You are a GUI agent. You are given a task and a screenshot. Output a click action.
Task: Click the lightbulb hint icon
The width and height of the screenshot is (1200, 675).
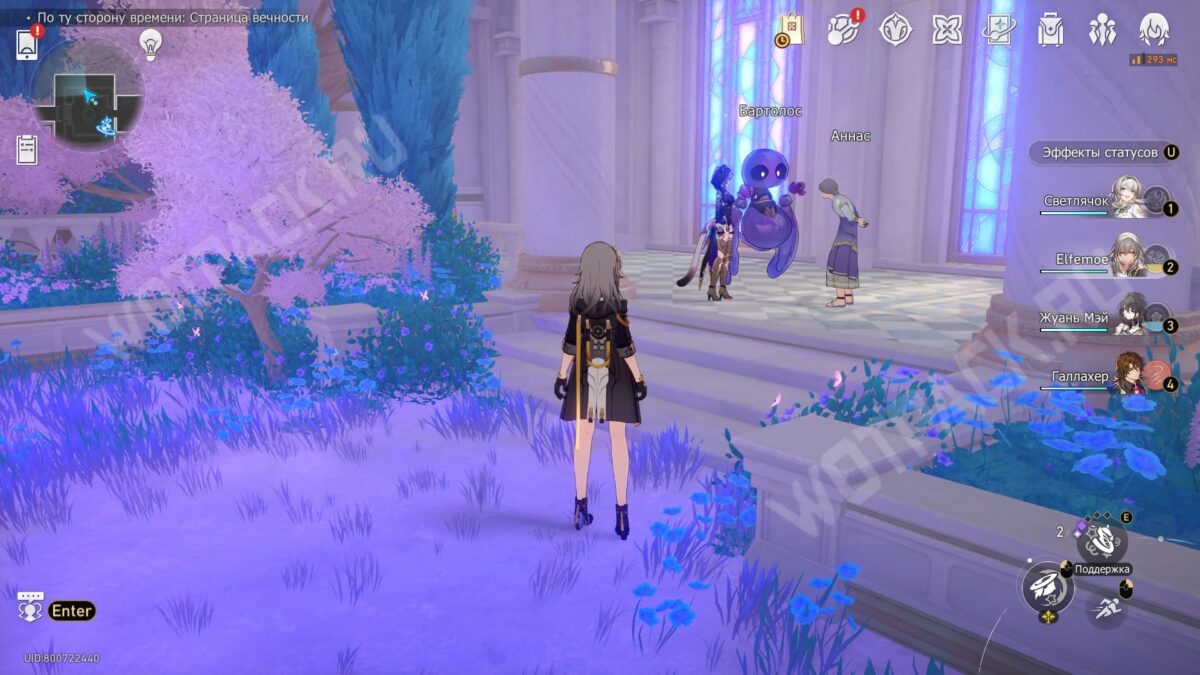click(x=150, y=44)
